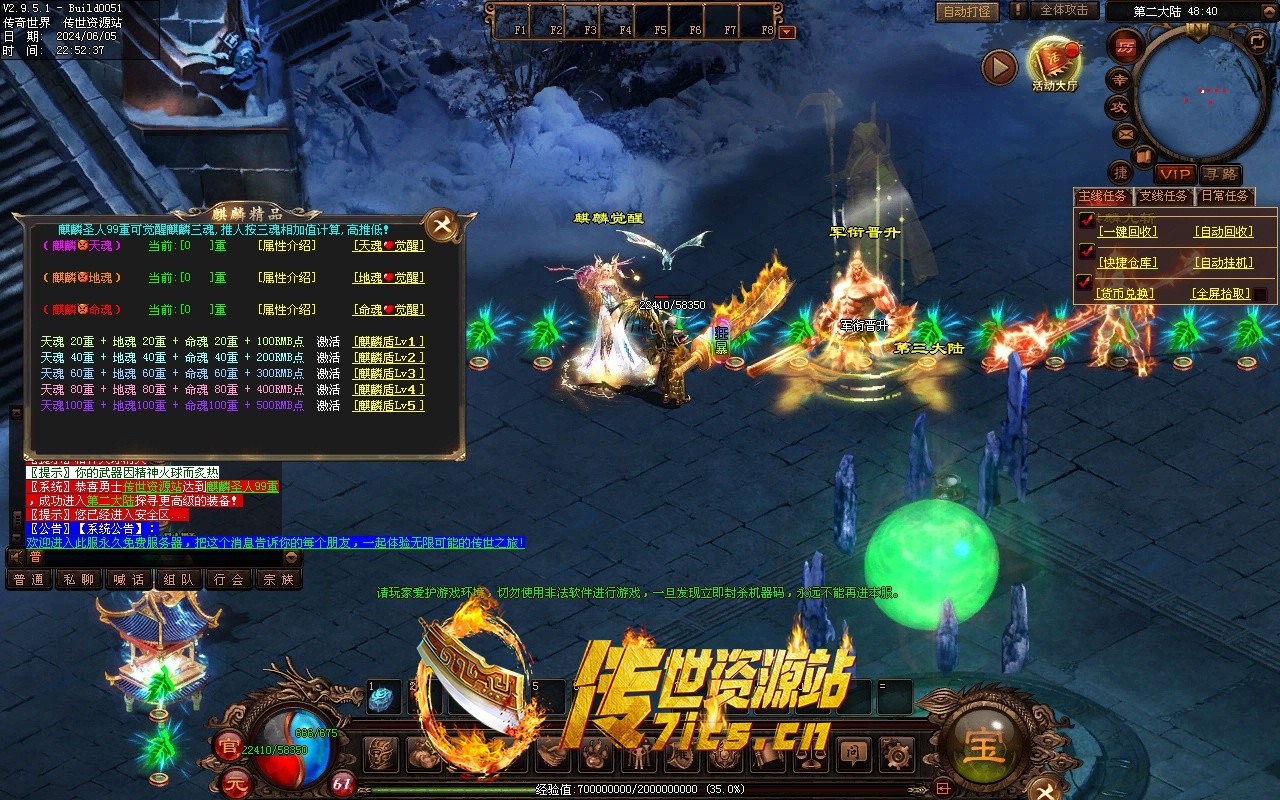Screen dimensions: 1280x800
Task: Click the 一键回收 quick recycle link
Action: (1127, 232)
